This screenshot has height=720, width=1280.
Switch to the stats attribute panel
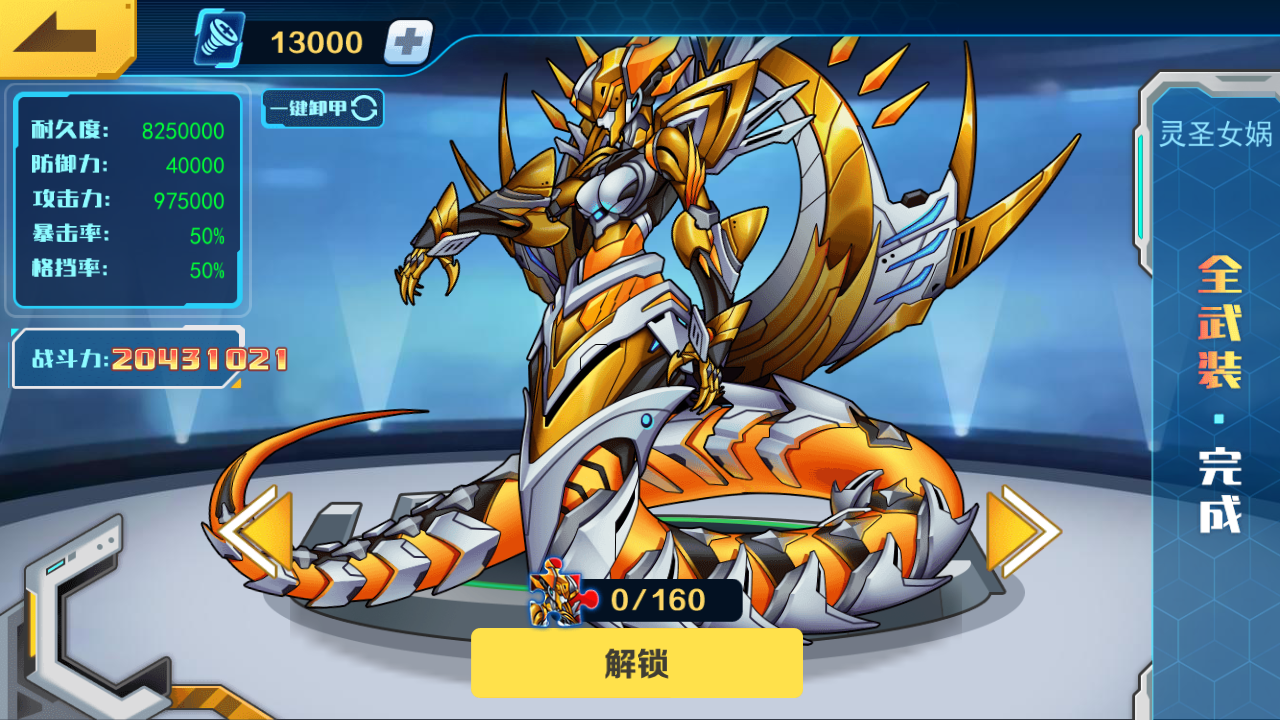(x=127, y=200)
